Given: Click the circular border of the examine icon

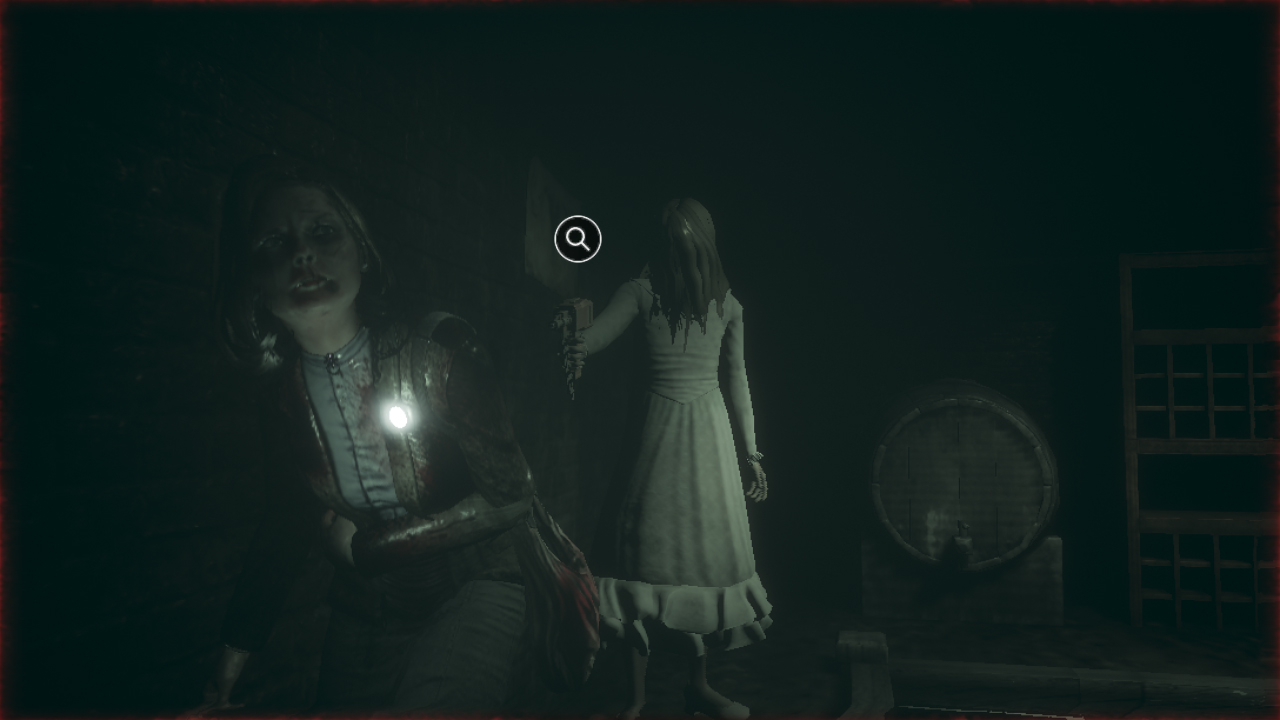Looking at the screenshot, I should pyautogui.click(x=578, y=217).
